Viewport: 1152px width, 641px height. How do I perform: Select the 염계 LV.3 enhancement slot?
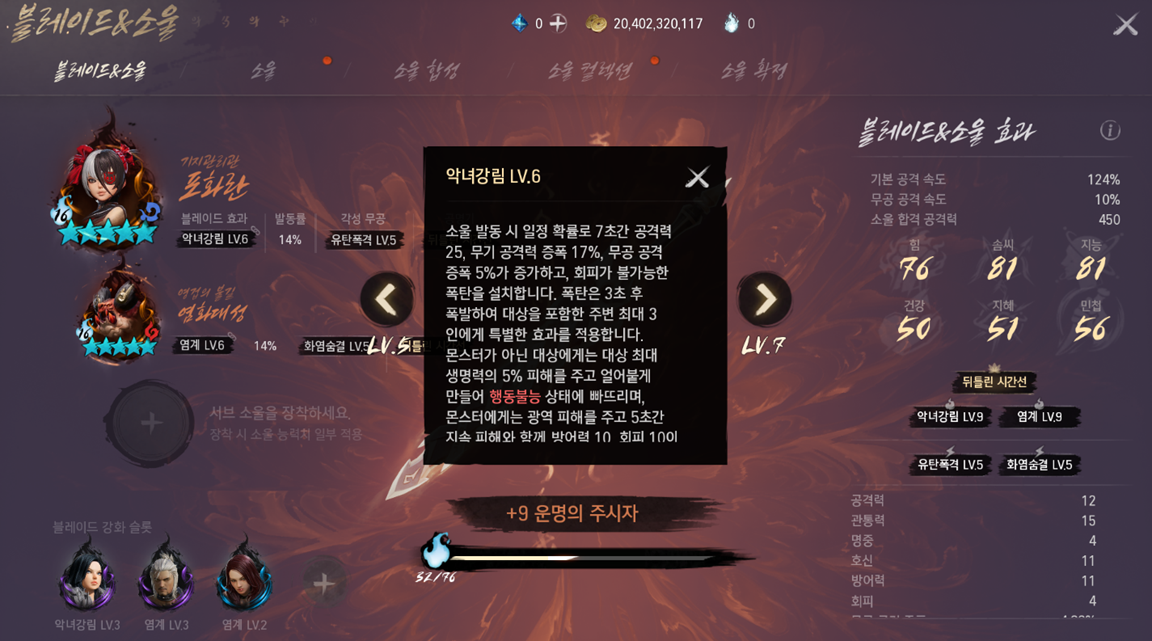[x=166, y=578]
